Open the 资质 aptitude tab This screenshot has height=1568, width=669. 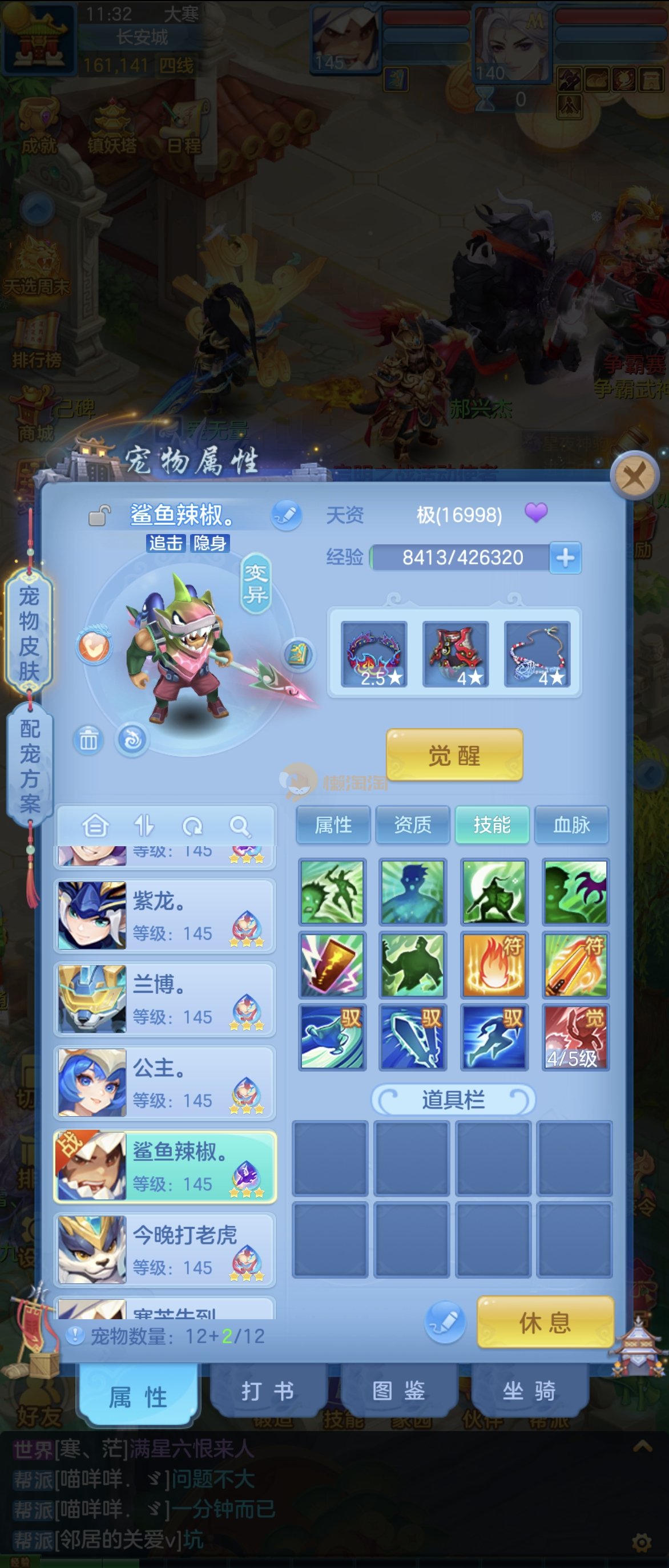(413, 825)
